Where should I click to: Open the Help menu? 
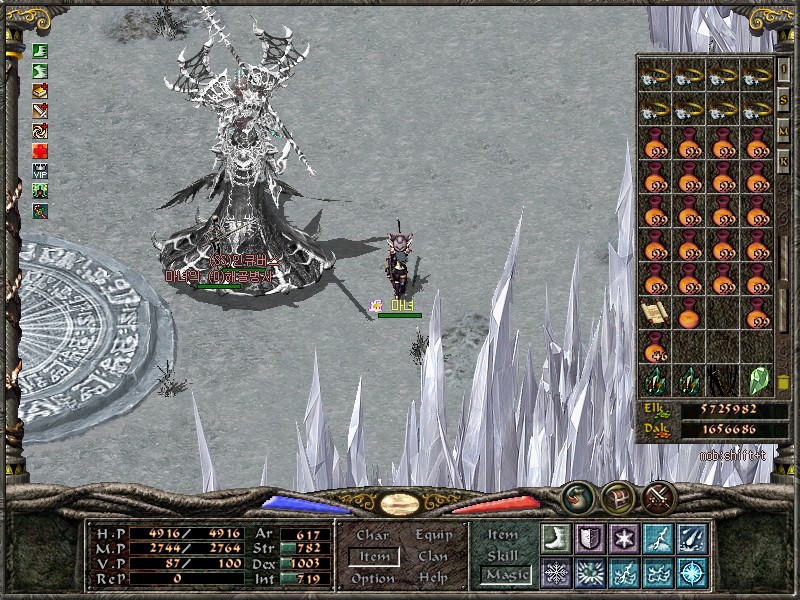tap(433, 578)
